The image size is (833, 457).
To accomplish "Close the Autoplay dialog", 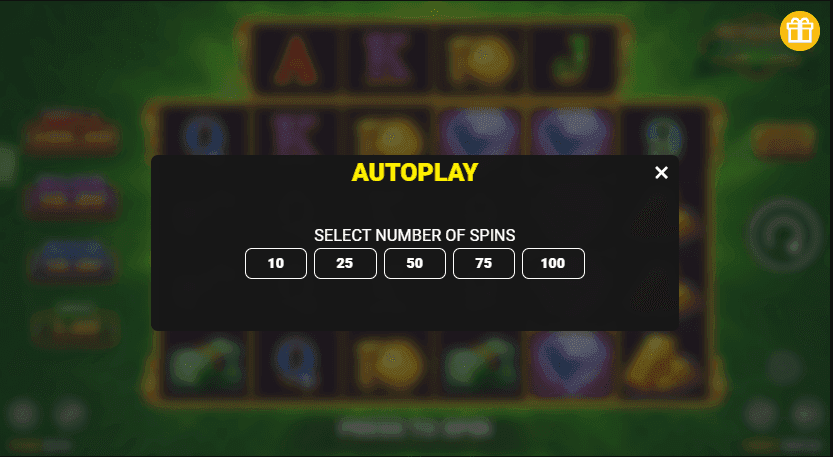I will 661,173.
